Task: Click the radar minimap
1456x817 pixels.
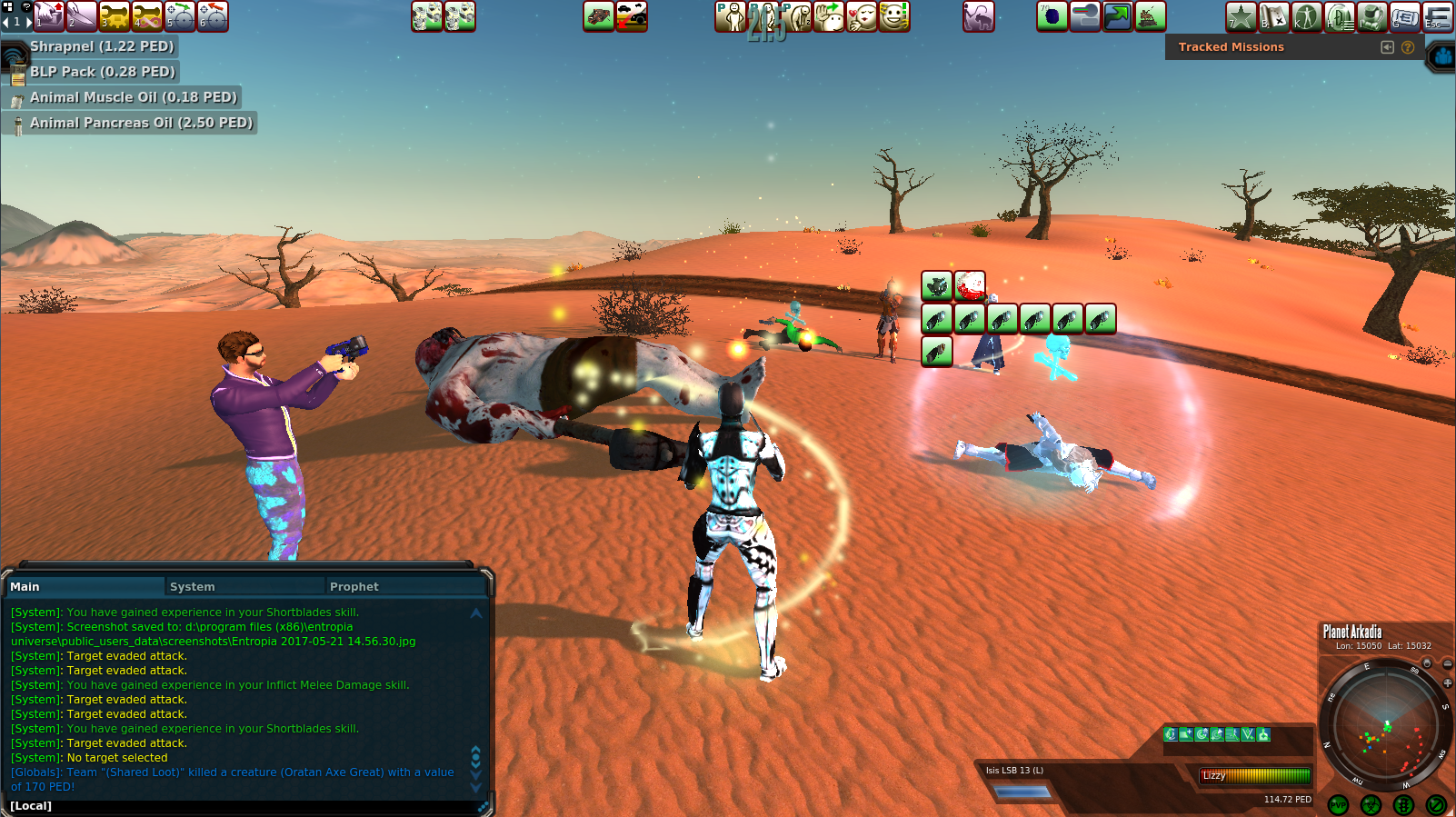Action: point(1385,728)
